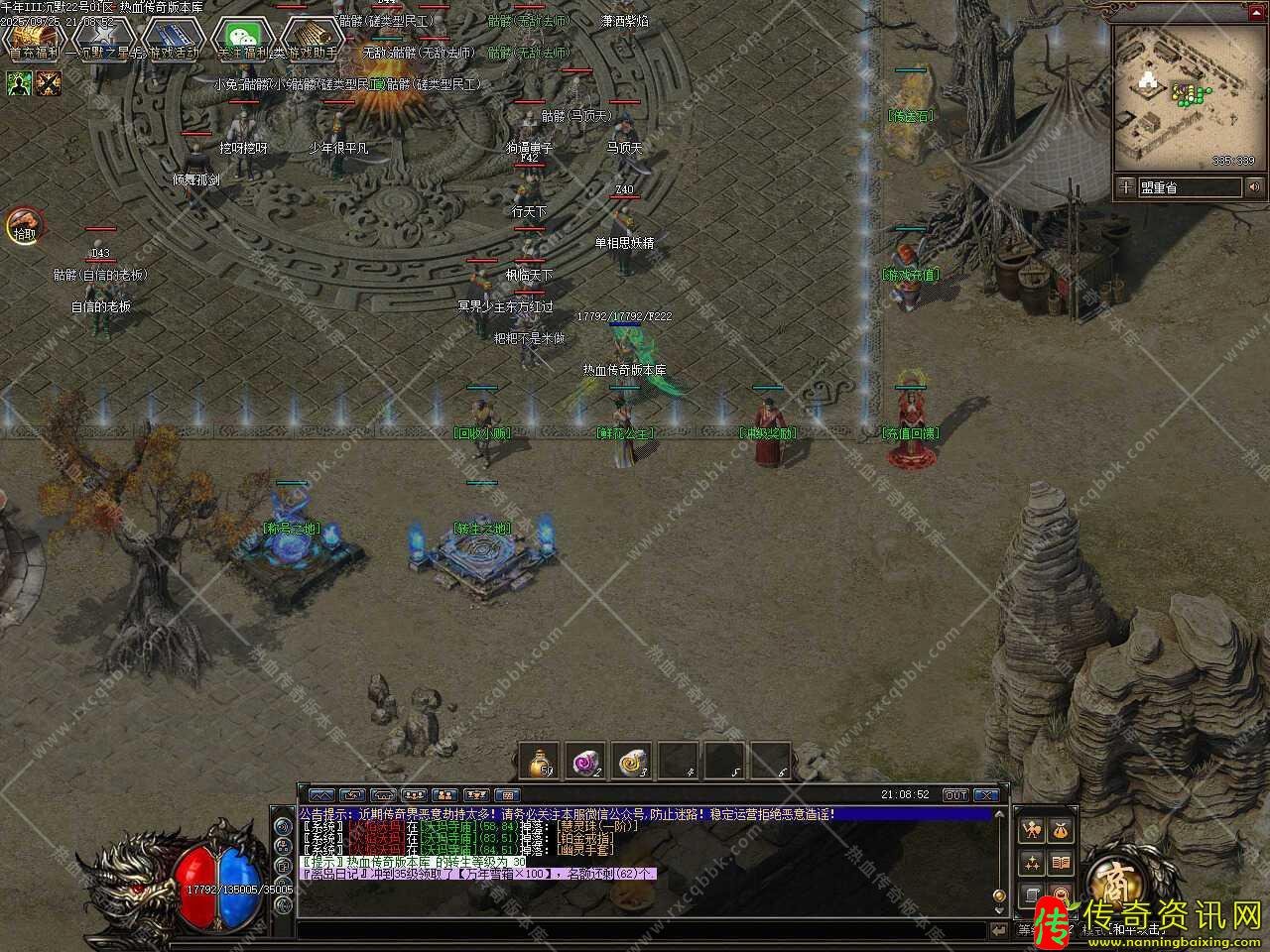The height and width of the screenshot is (952, 1270).
Task: Use the purple scroll in slot 2
Action: 586,761
